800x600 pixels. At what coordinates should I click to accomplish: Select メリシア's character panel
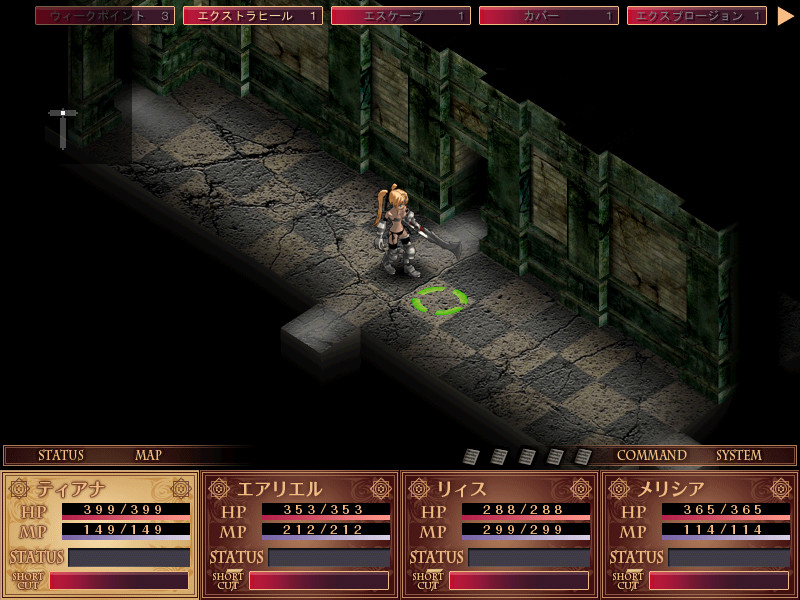point(700,489)
